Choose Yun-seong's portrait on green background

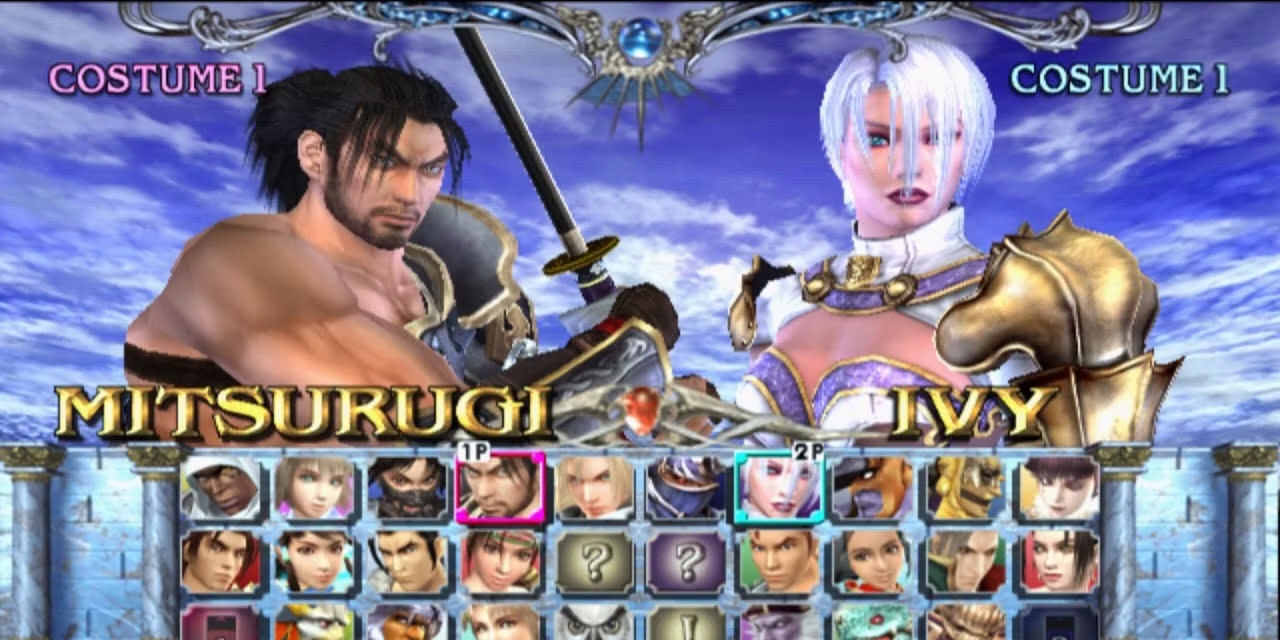click(x=779, y=562)
